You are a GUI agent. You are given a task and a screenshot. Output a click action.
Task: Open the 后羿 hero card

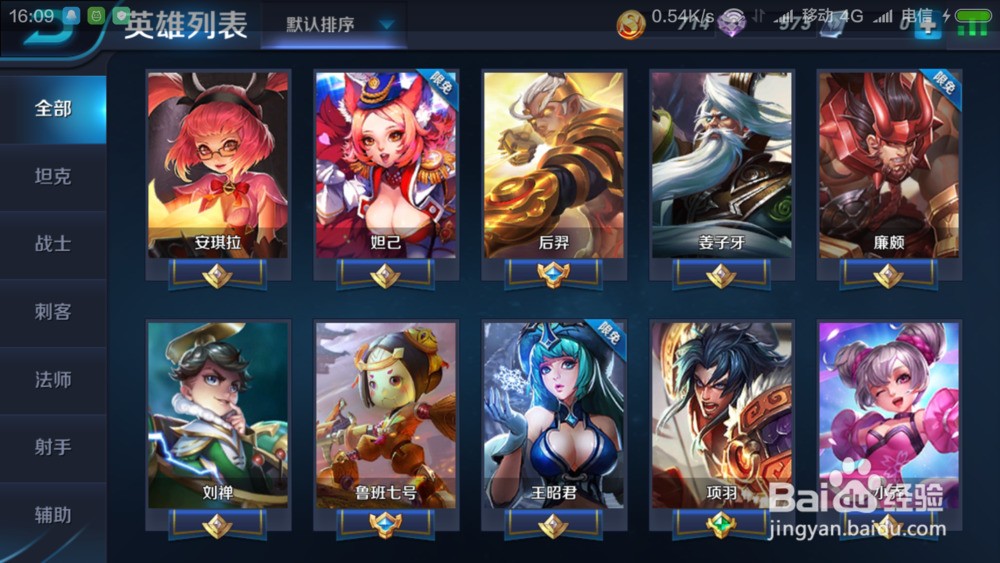(x=554, y=165)
